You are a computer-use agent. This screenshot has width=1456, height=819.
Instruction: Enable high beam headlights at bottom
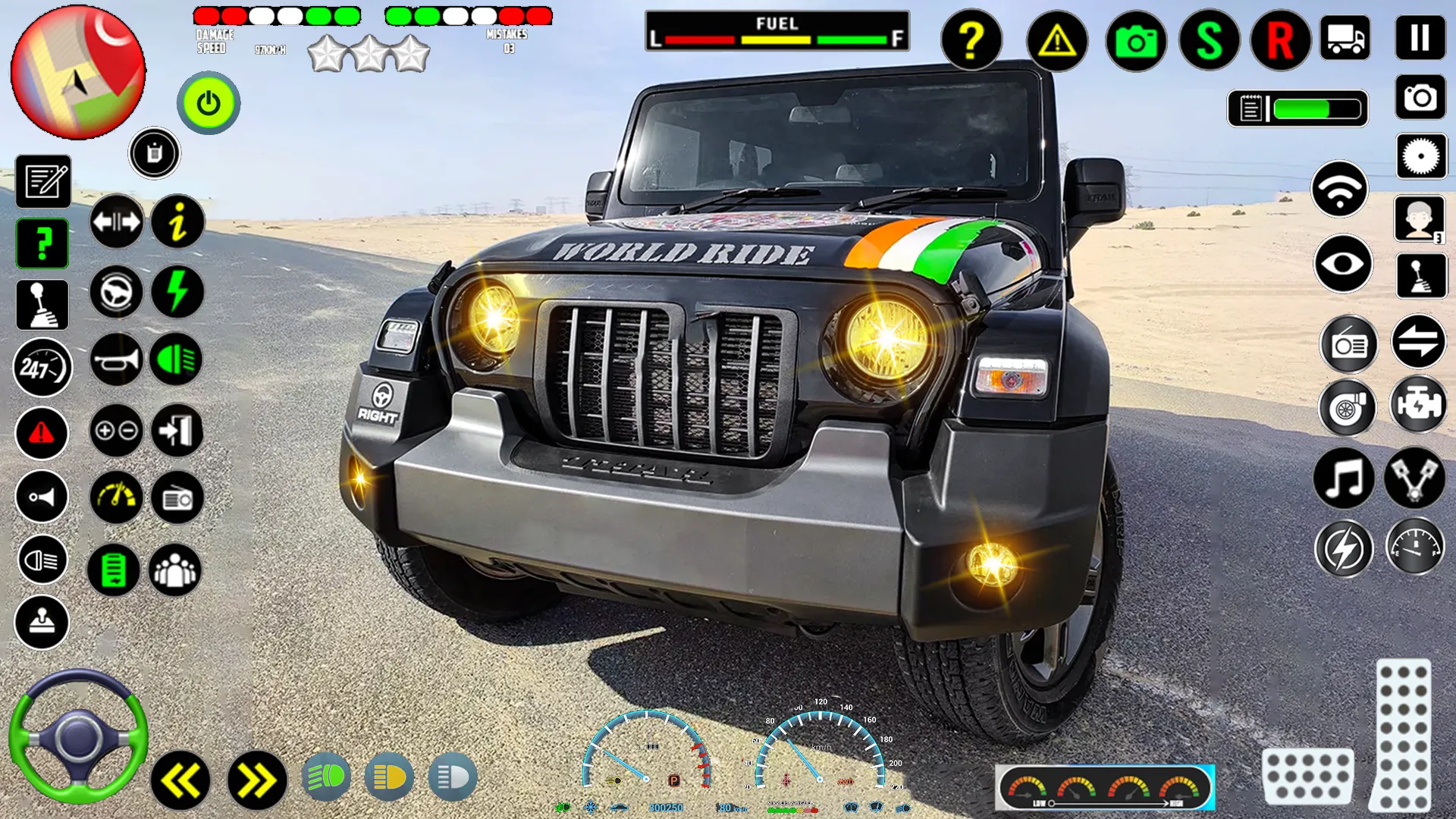(453, 777)
